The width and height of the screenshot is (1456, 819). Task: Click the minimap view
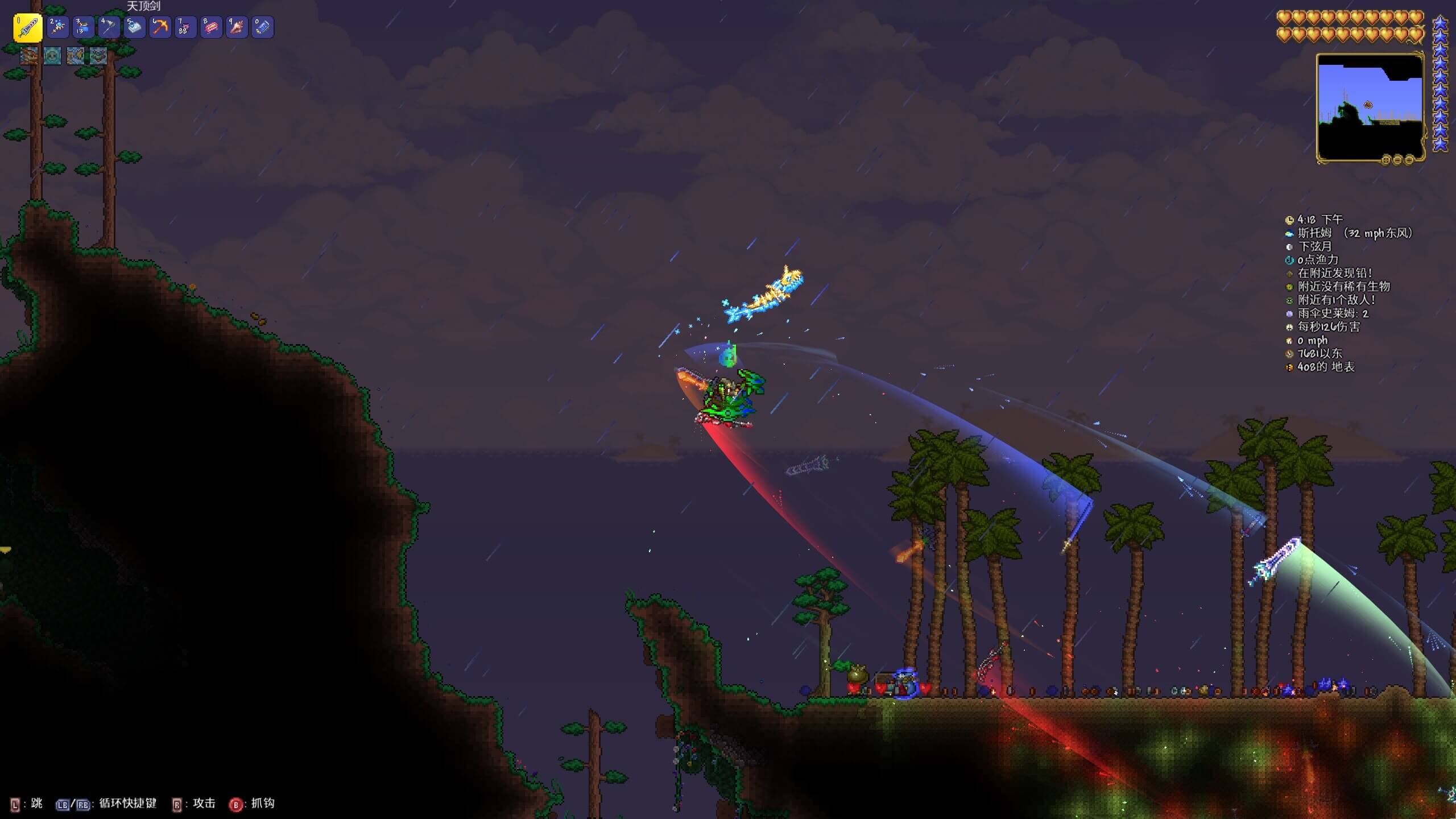pyautogui.click(x=1370, y=108)
